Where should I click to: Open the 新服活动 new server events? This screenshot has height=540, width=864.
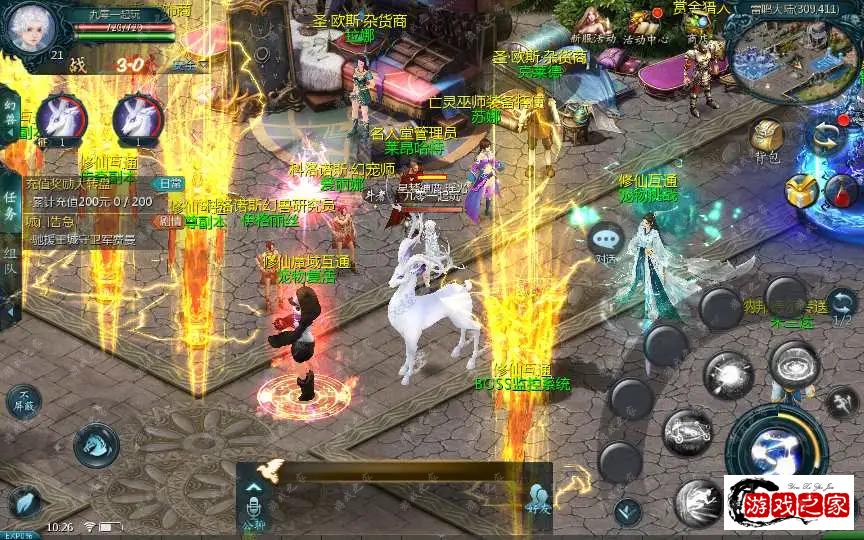tap(592, 25)
